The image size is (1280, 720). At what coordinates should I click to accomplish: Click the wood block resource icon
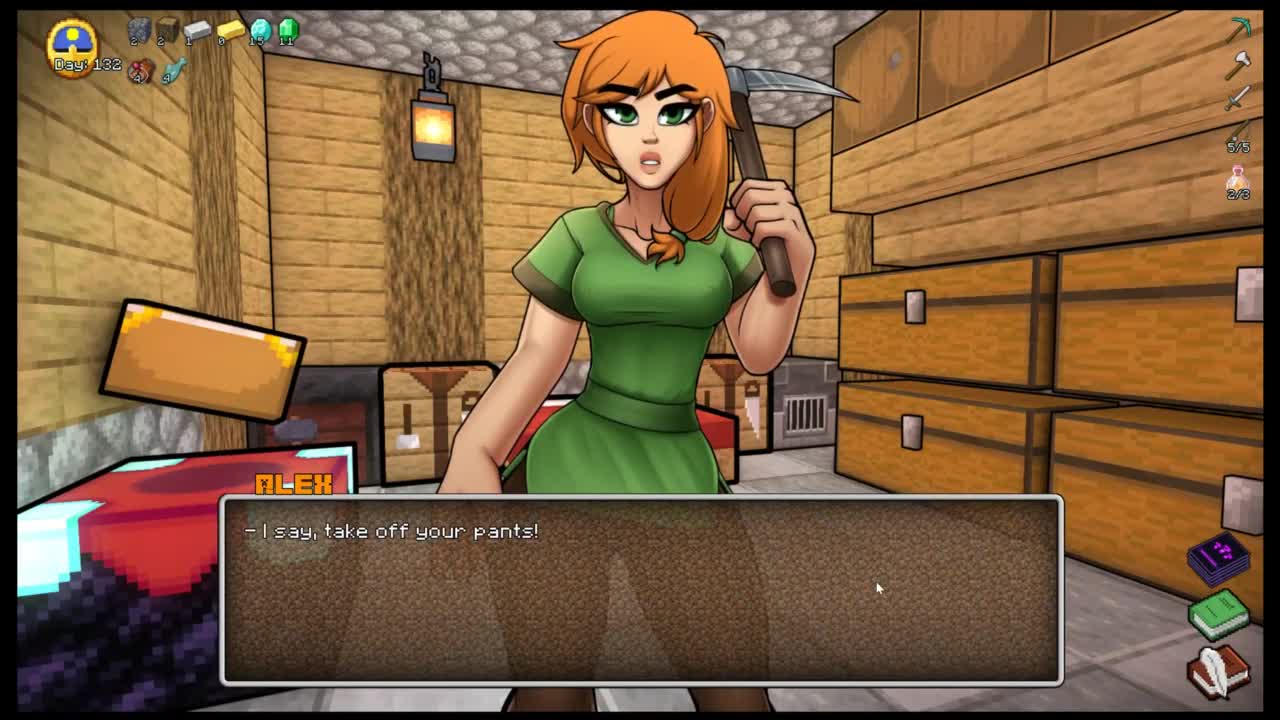click(167, 30)
